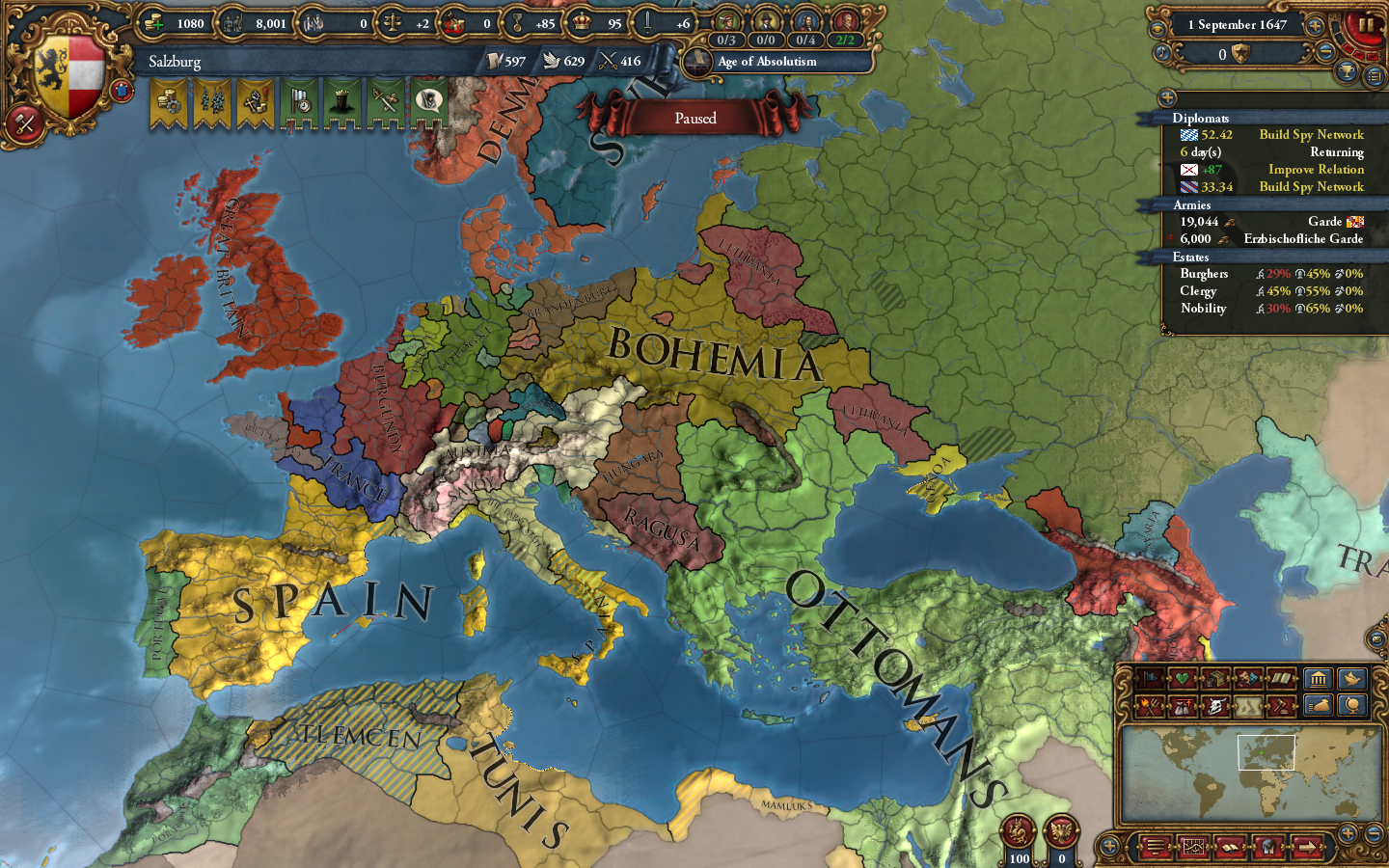Increase game speed with the plus button

(x=1315, y=26)
